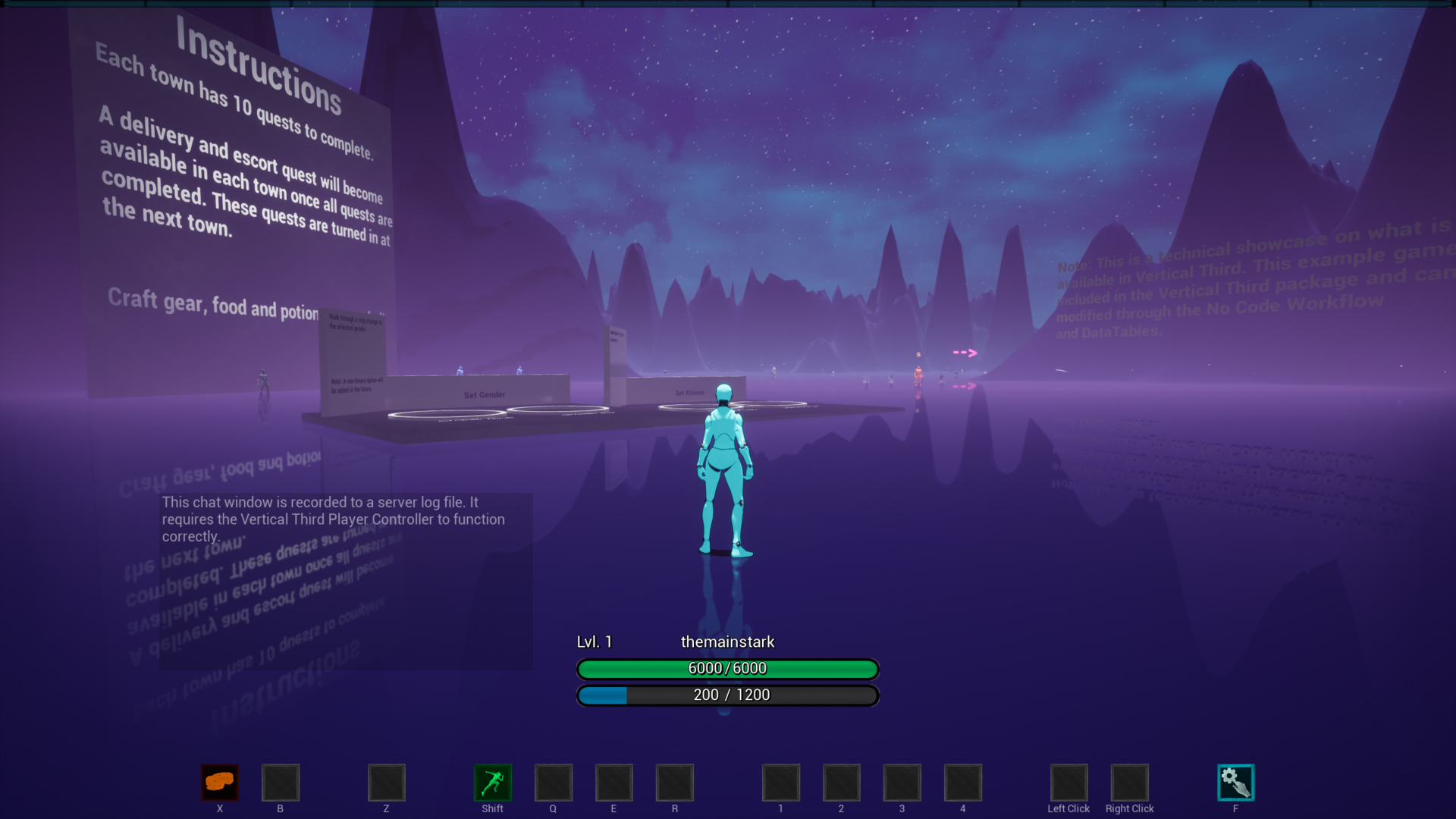This screenshot has width=1456, height=819.
Task: Select hotbar slot number 4
Action: tap(962, 782)
